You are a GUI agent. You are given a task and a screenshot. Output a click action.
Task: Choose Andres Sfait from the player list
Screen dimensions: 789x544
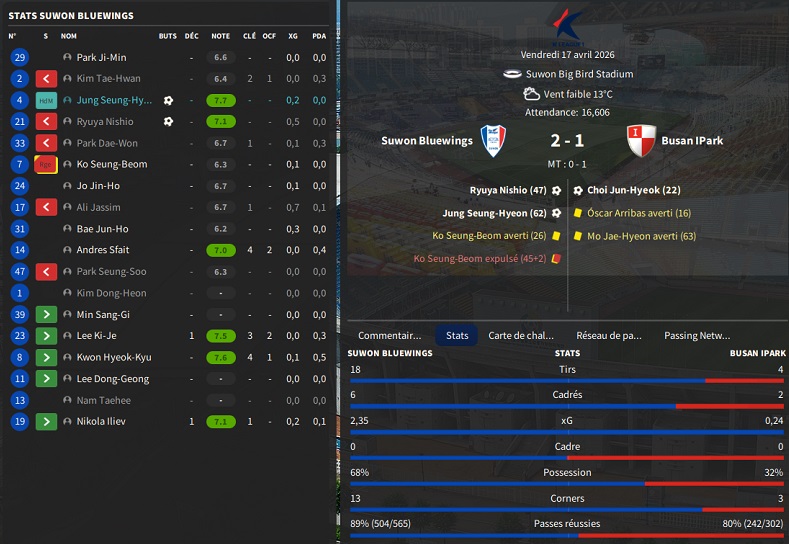103,250
